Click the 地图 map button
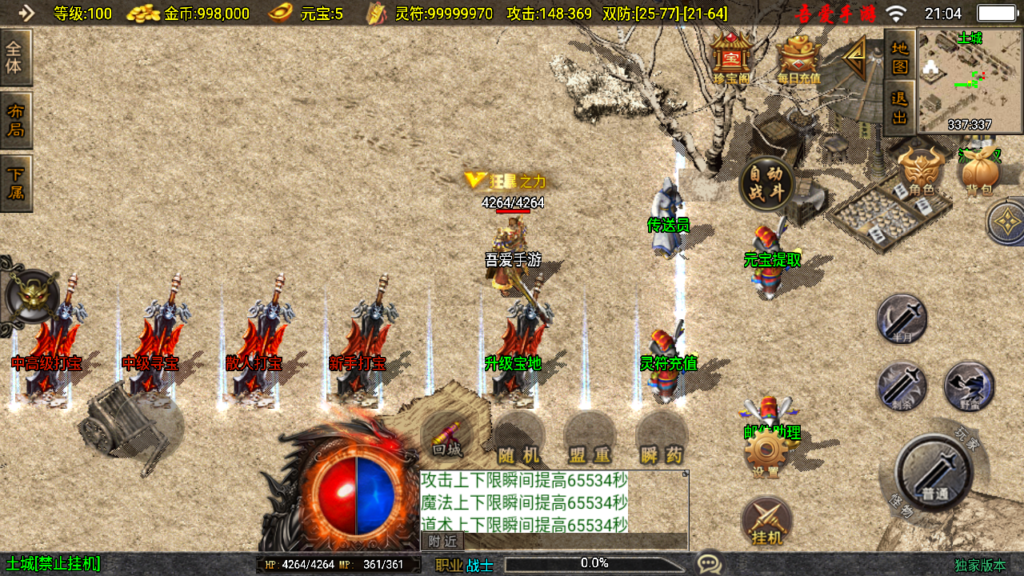This screenshot has height=576, width=1024. coord(900,58)
